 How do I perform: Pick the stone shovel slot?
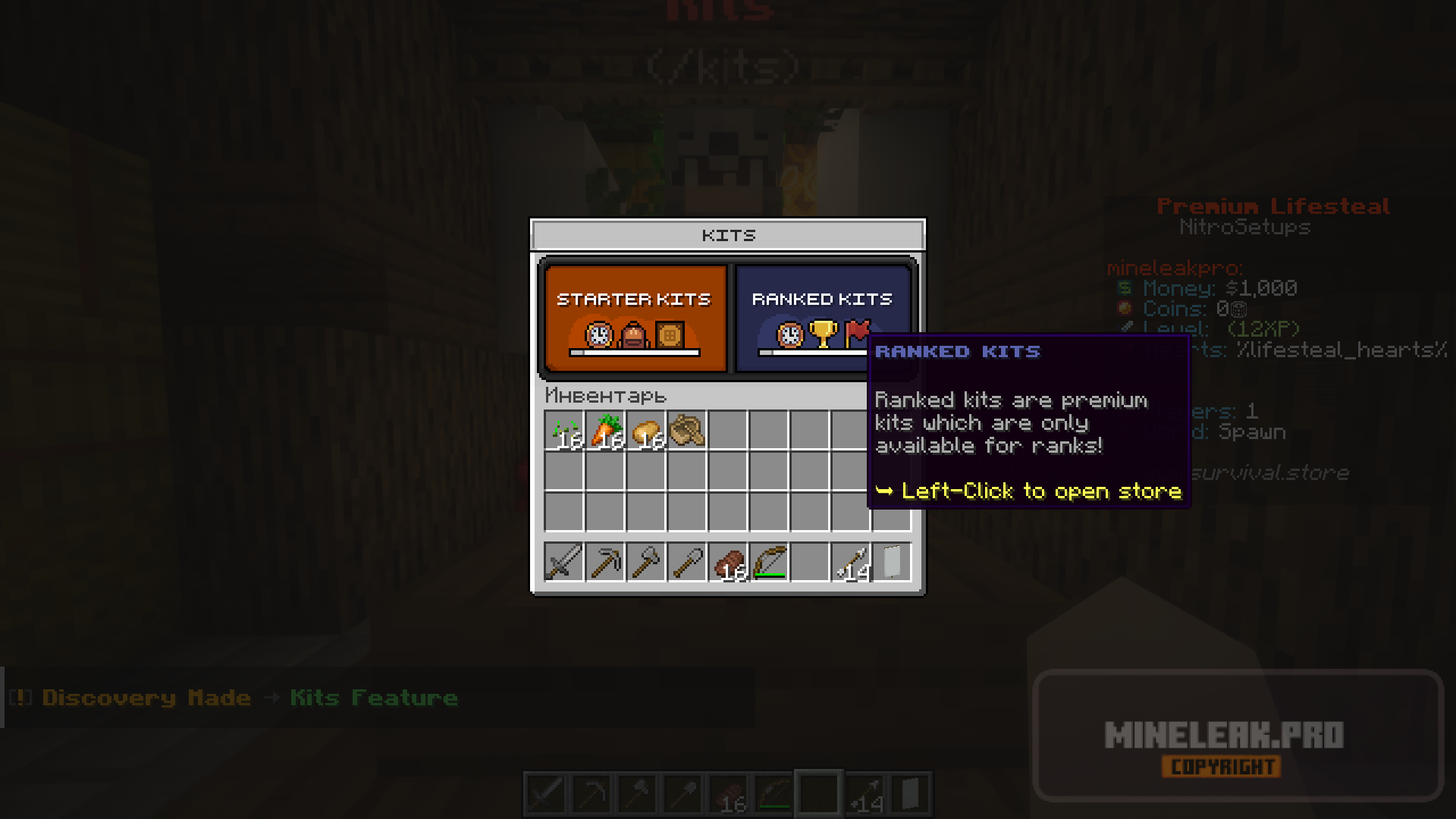pos(687,563)
